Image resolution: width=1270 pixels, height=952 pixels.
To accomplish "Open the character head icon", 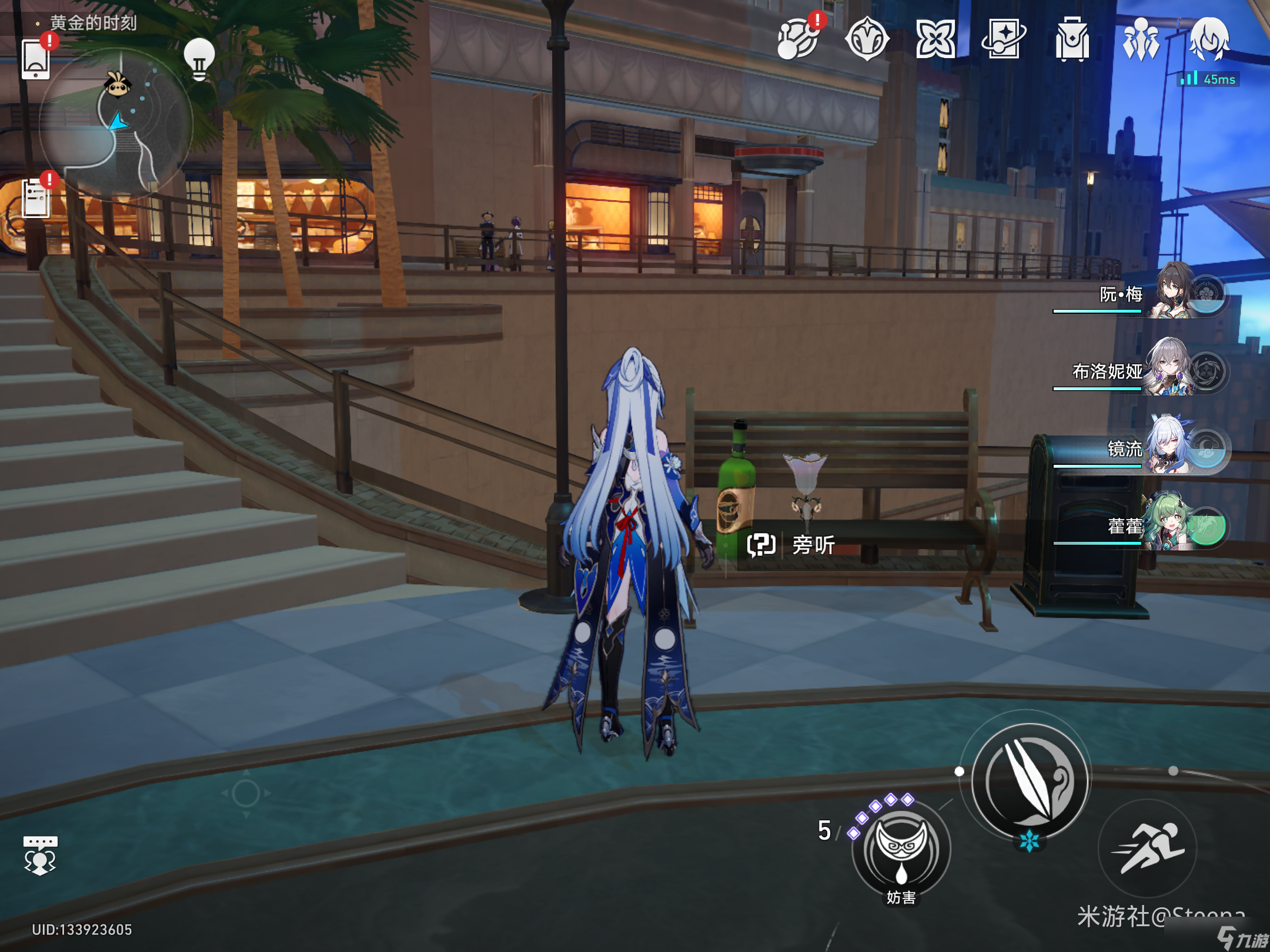I will pyautogui.click(x=1209, y=39).
